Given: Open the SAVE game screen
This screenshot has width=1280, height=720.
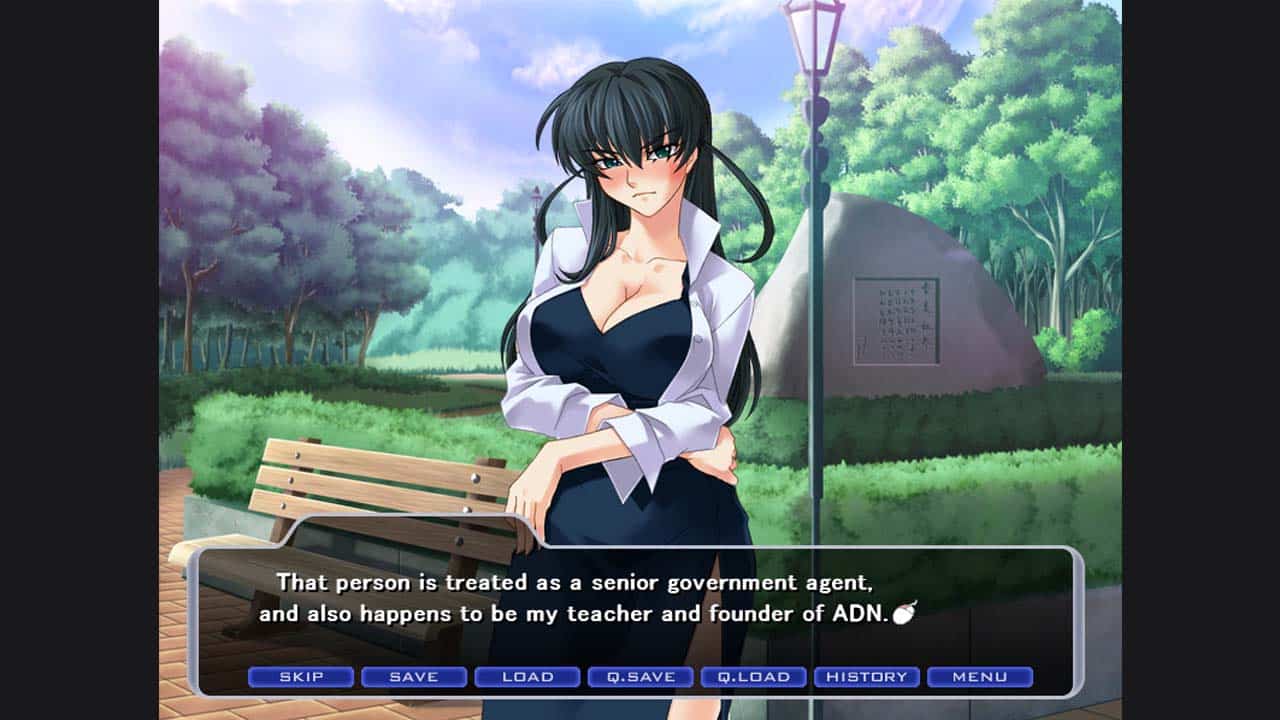Looking at the screenshot, I should pyautogui.click(x=414, y=677).
